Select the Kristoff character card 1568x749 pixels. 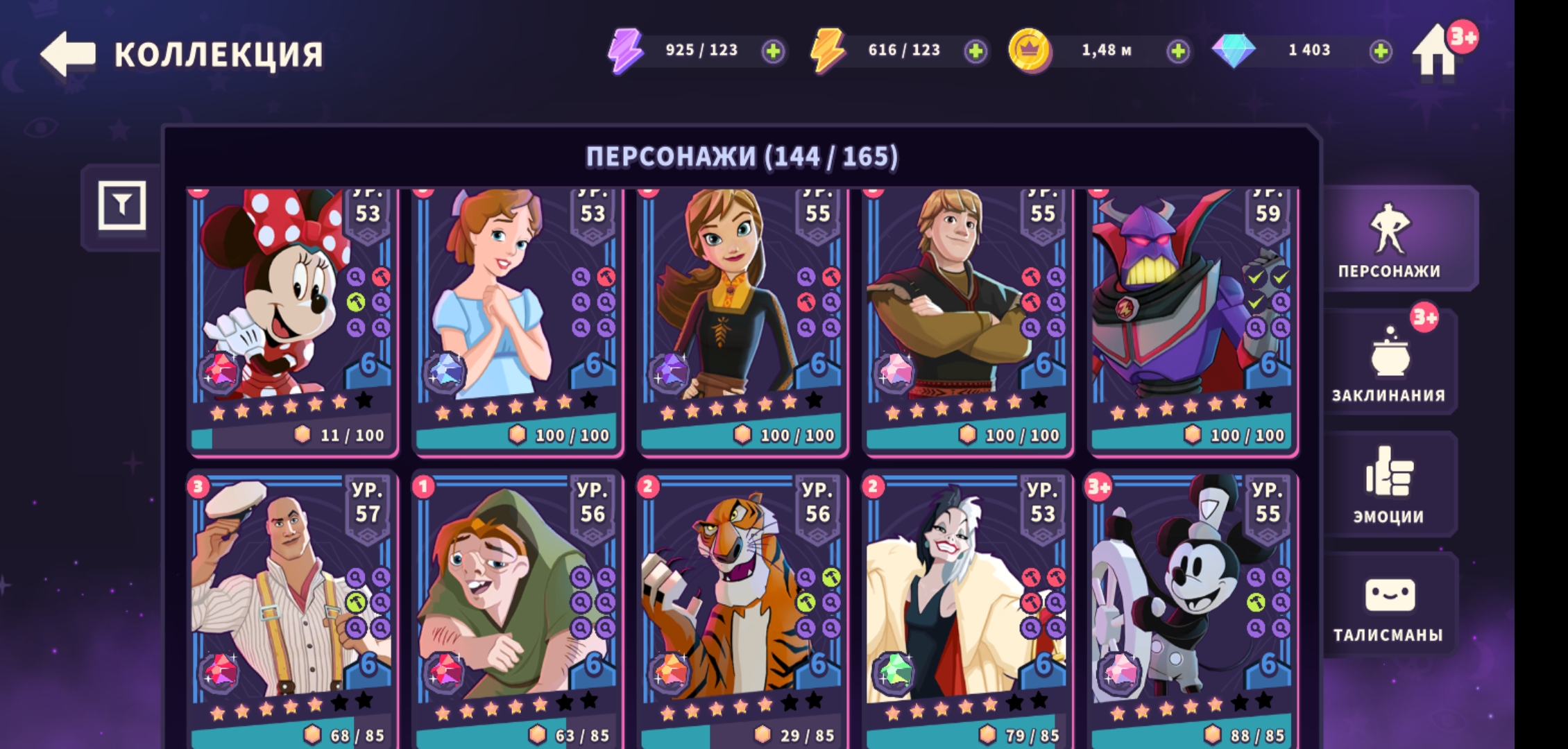(967, 319)
